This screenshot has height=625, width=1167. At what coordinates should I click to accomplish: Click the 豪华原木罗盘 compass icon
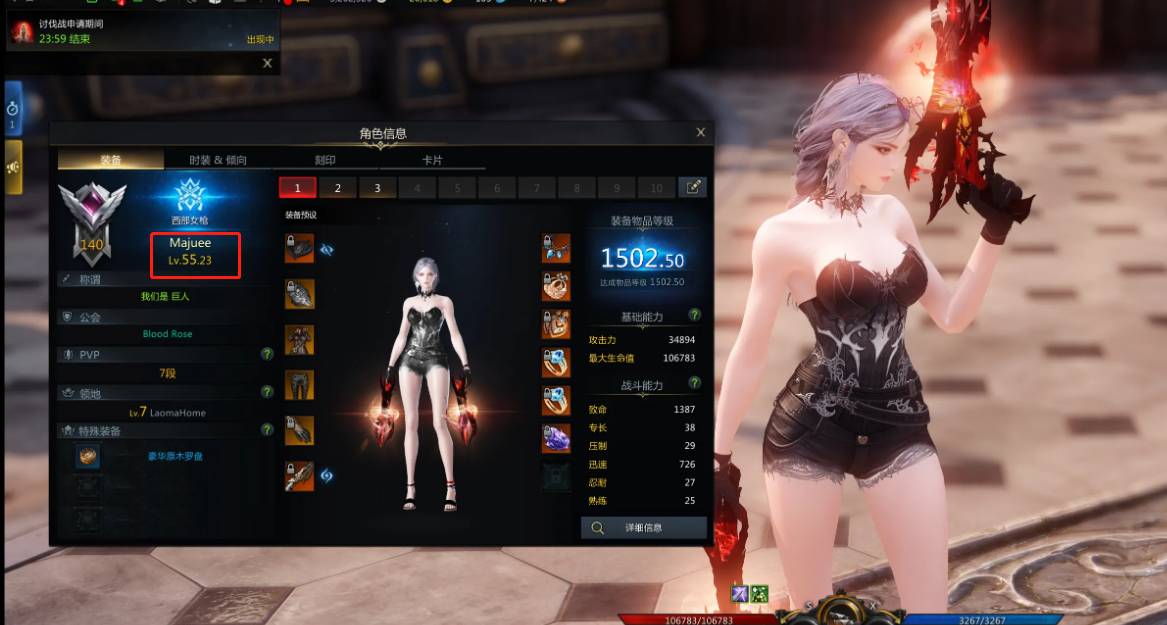click(90, 456)
